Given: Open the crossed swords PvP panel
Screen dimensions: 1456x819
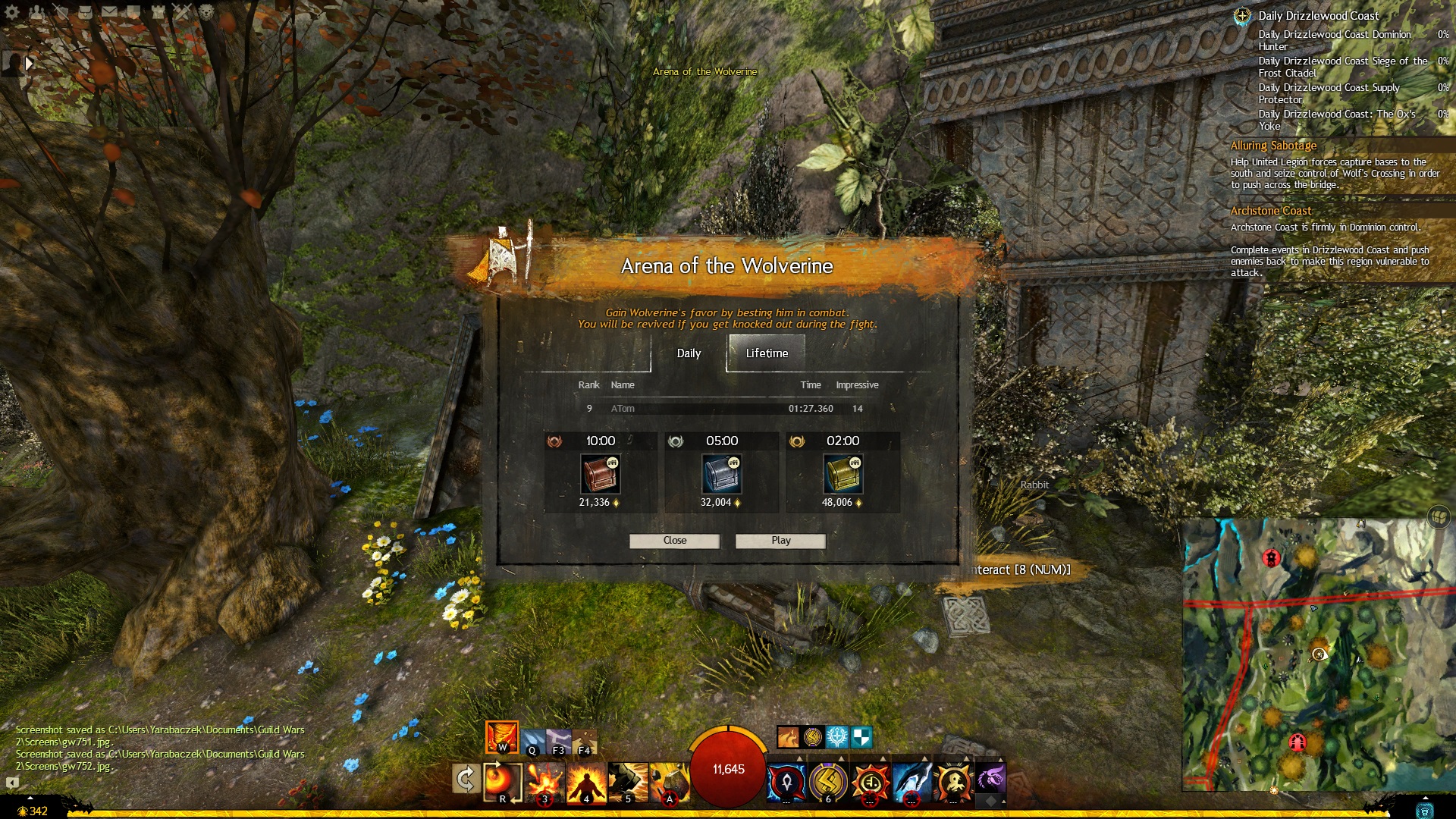Looking at the screenshot, I should click(x=182, y=12).
